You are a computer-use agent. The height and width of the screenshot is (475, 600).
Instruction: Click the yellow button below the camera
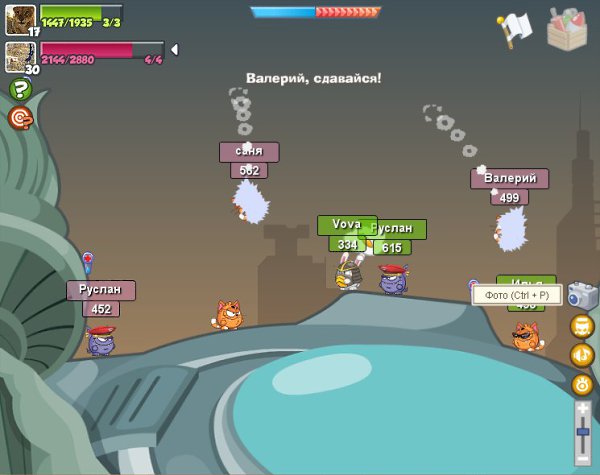(x=582, y=326)
